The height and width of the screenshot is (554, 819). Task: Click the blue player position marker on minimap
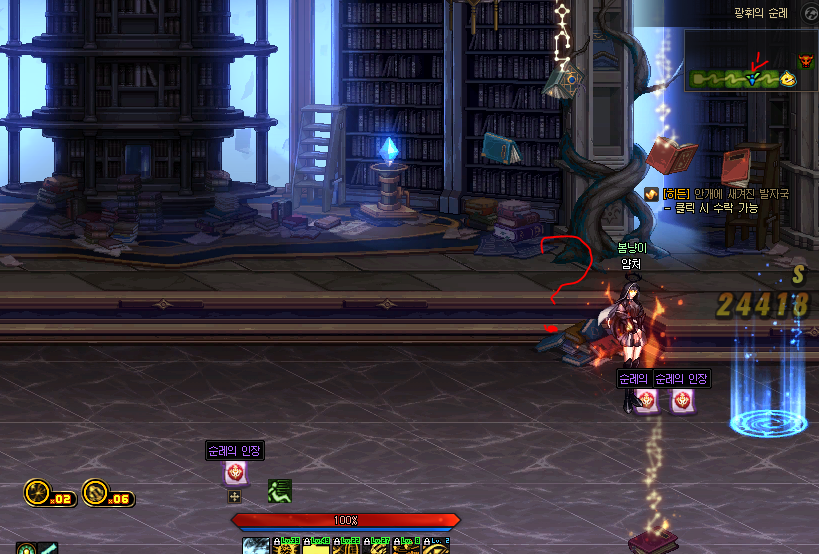tap(753, 78)
